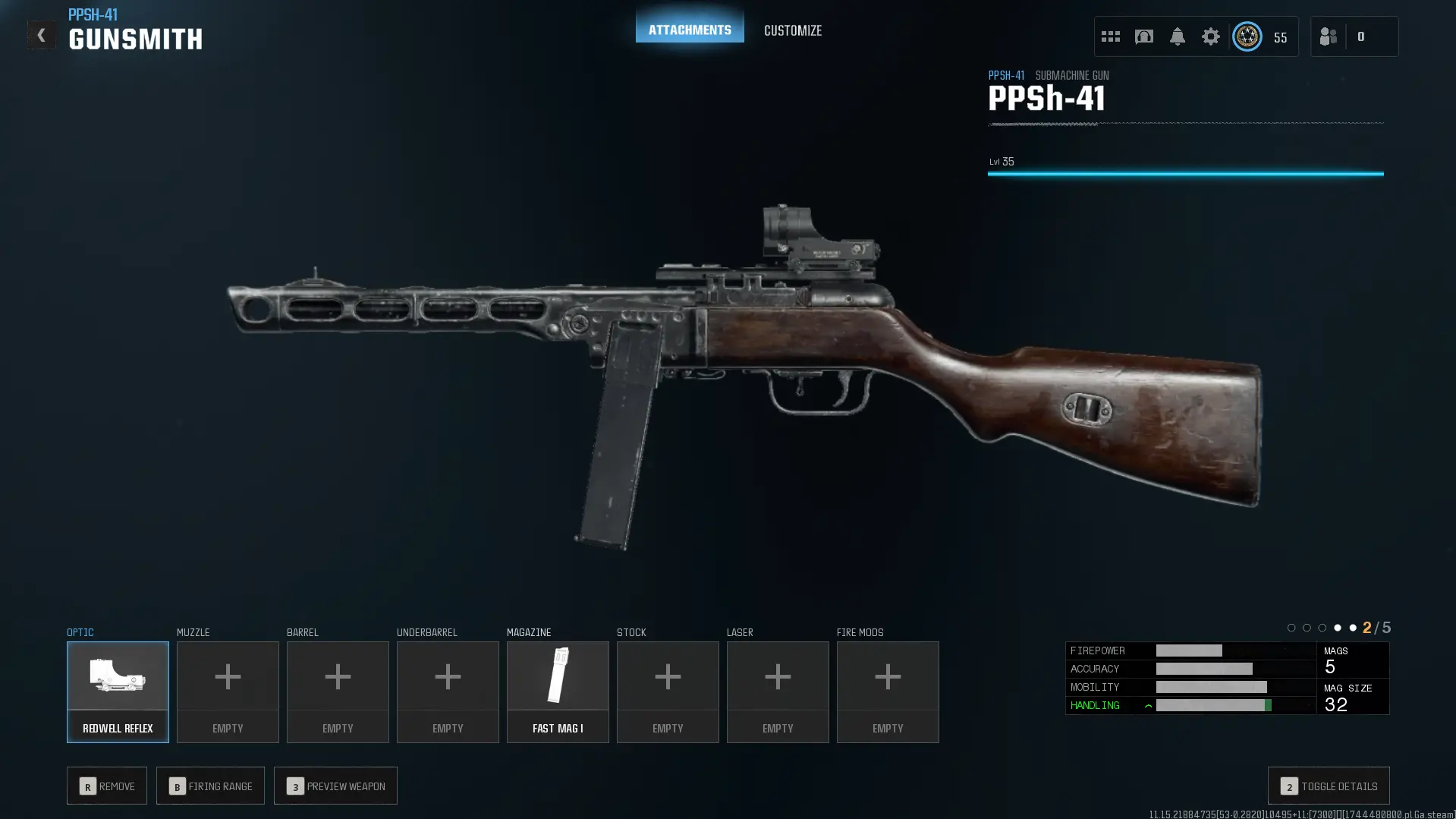Click Preview Weapon
Viewport: 1456px width, 819px height.
(335, 786)
